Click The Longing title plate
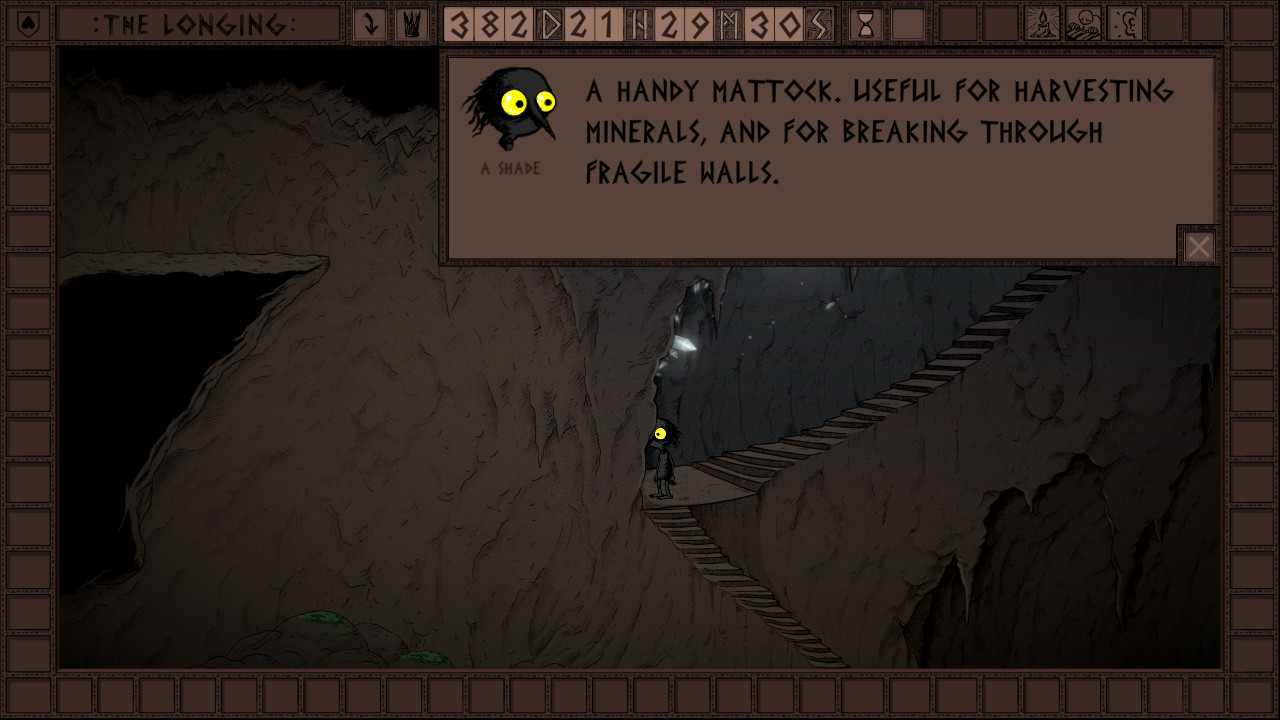This screenshot has height=720, width=1280. pyautogui.click(x=196, y=24)
